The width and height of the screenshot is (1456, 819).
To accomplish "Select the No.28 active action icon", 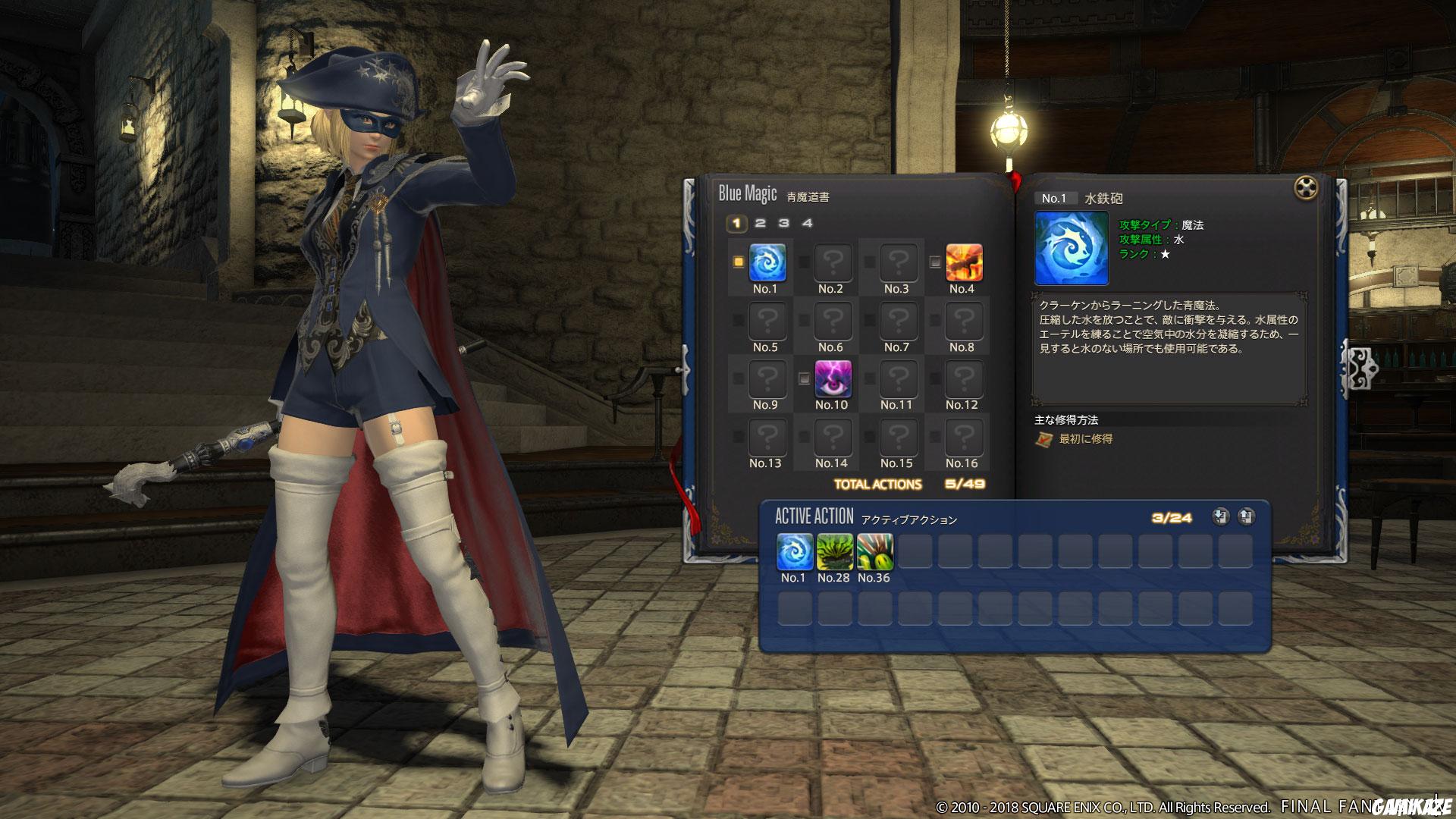I will 834,552.
